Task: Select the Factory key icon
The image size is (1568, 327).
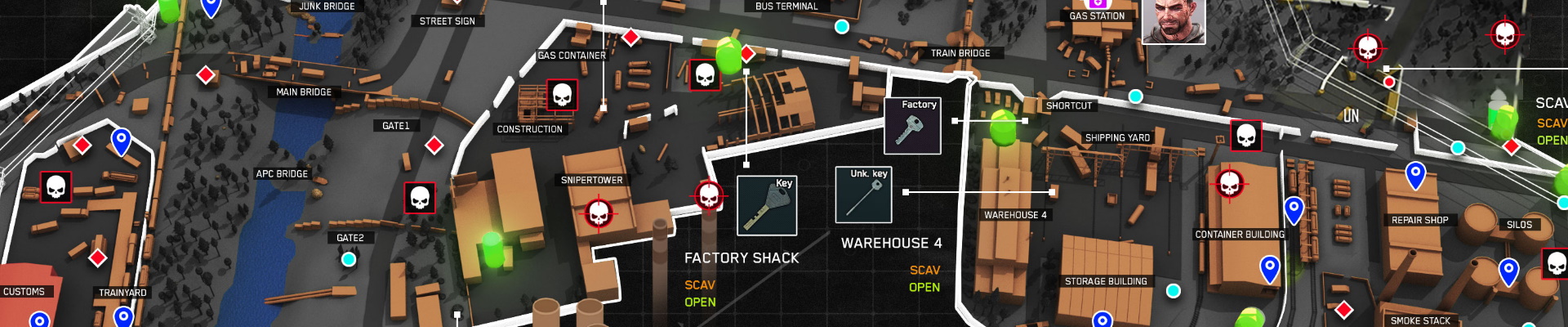Action: pos(912,126)
